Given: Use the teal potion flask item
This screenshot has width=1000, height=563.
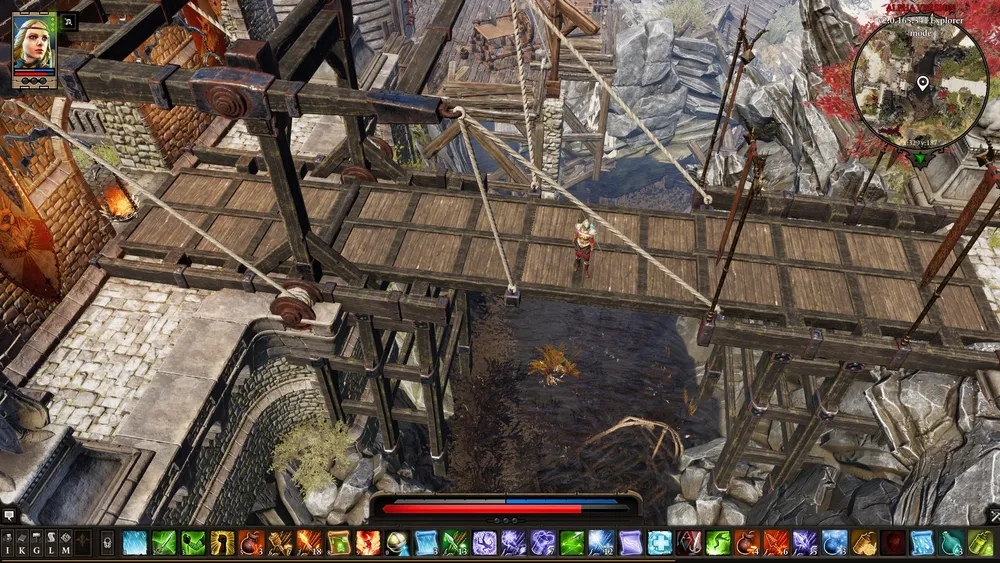Looking at the screenshot, I should coord(951,543).
